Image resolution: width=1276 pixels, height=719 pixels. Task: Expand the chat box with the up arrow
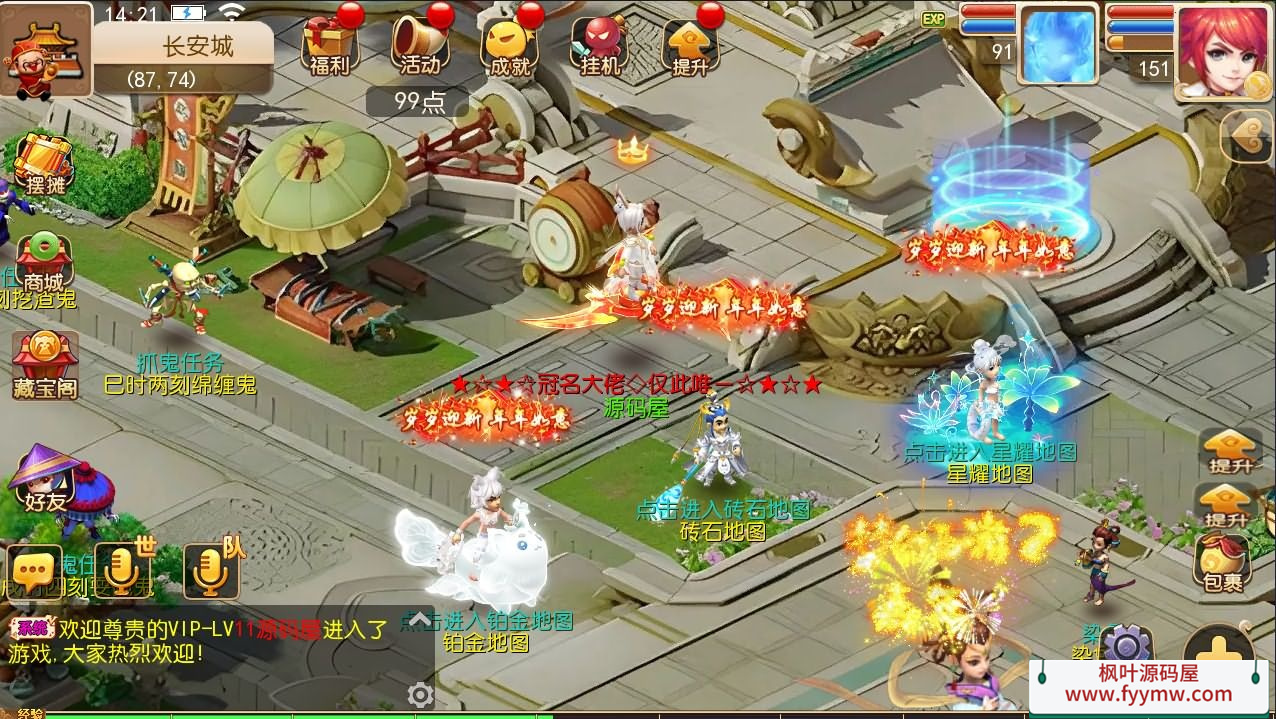pyautogui.click(x=420, y=618)
